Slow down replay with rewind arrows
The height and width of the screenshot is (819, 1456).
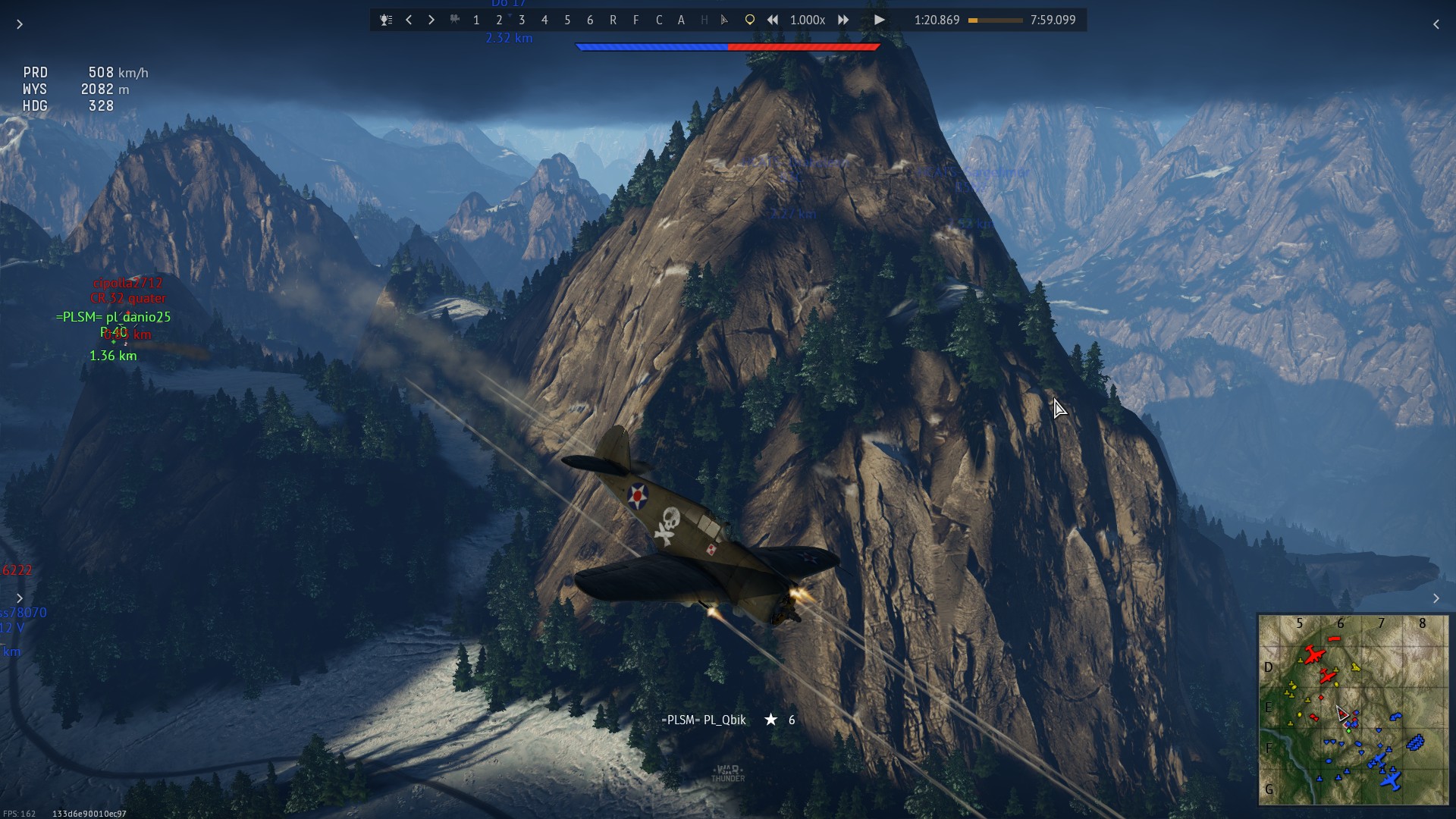click(772, 20)
